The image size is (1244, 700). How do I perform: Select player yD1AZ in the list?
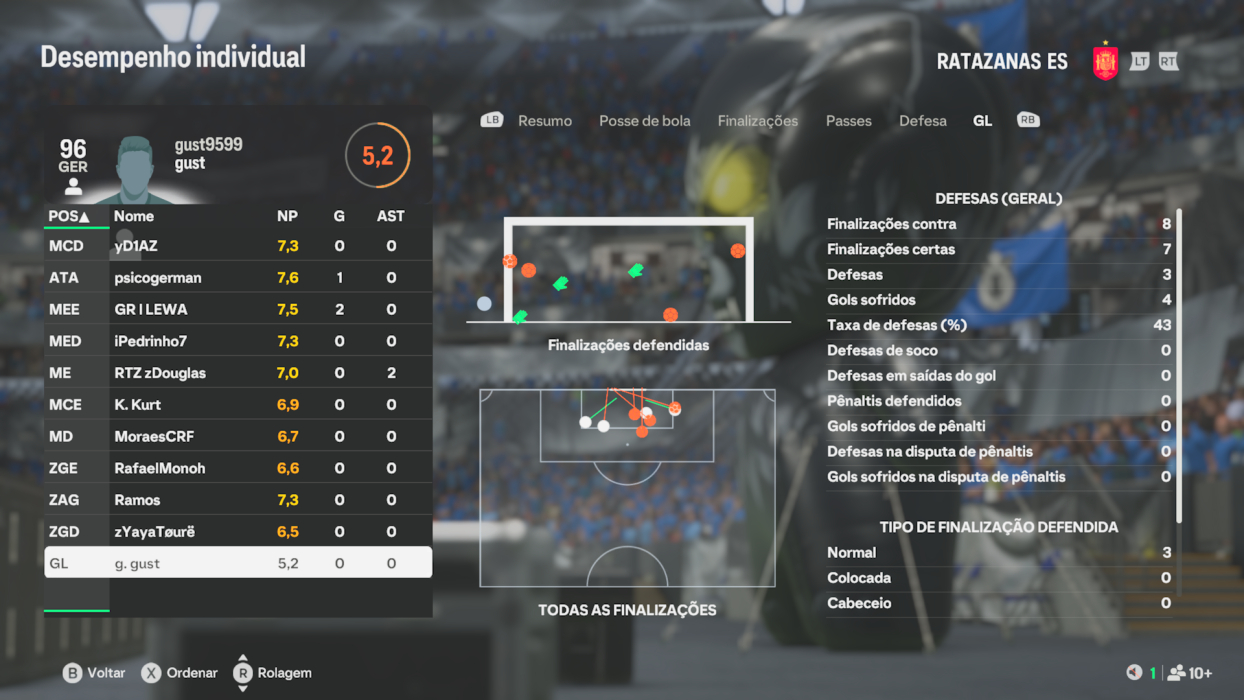238,246
